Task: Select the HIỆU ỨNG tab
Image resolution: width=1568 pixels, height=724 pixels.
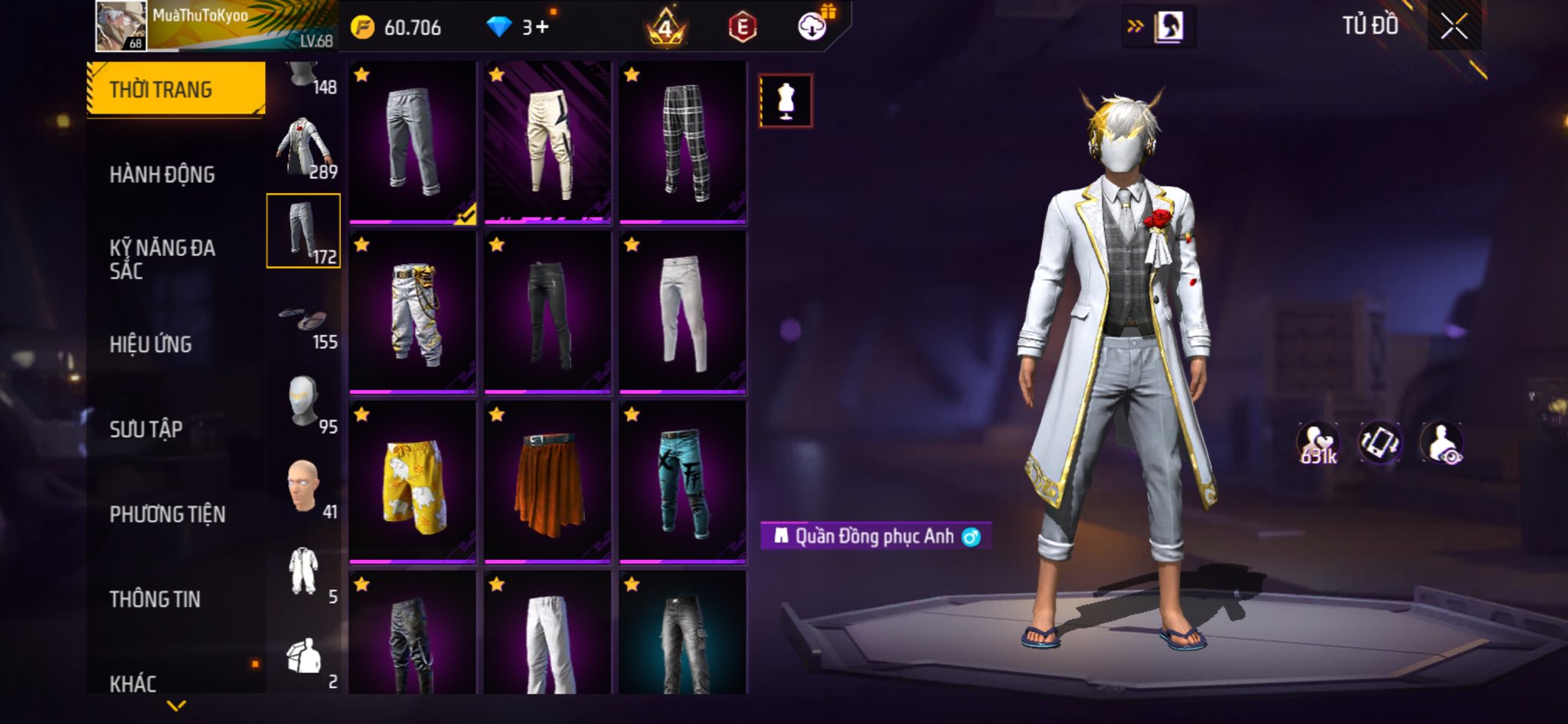Action: [x=150, y=345]
